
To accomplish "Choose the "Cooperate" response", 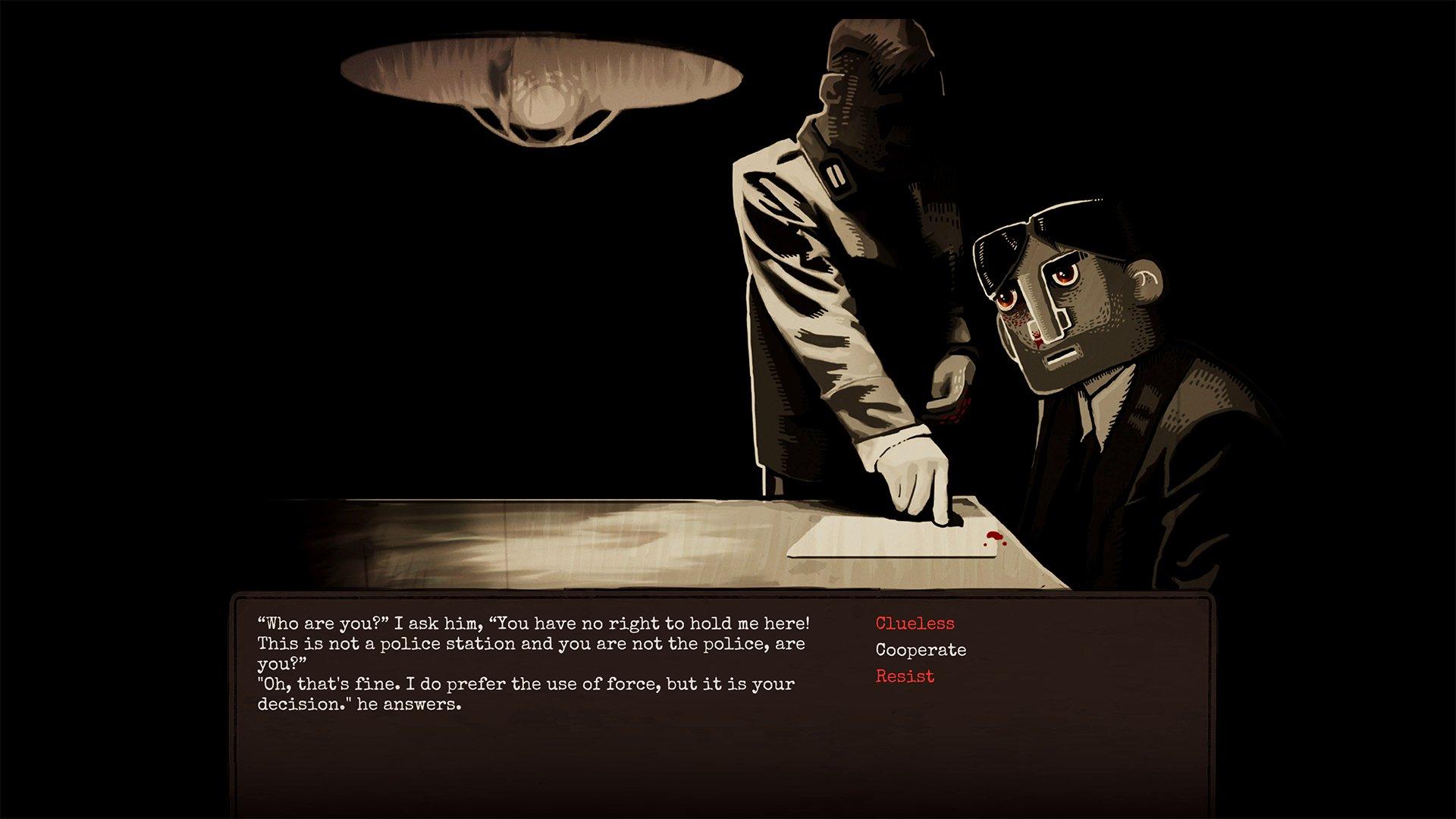I will [920, 650].
